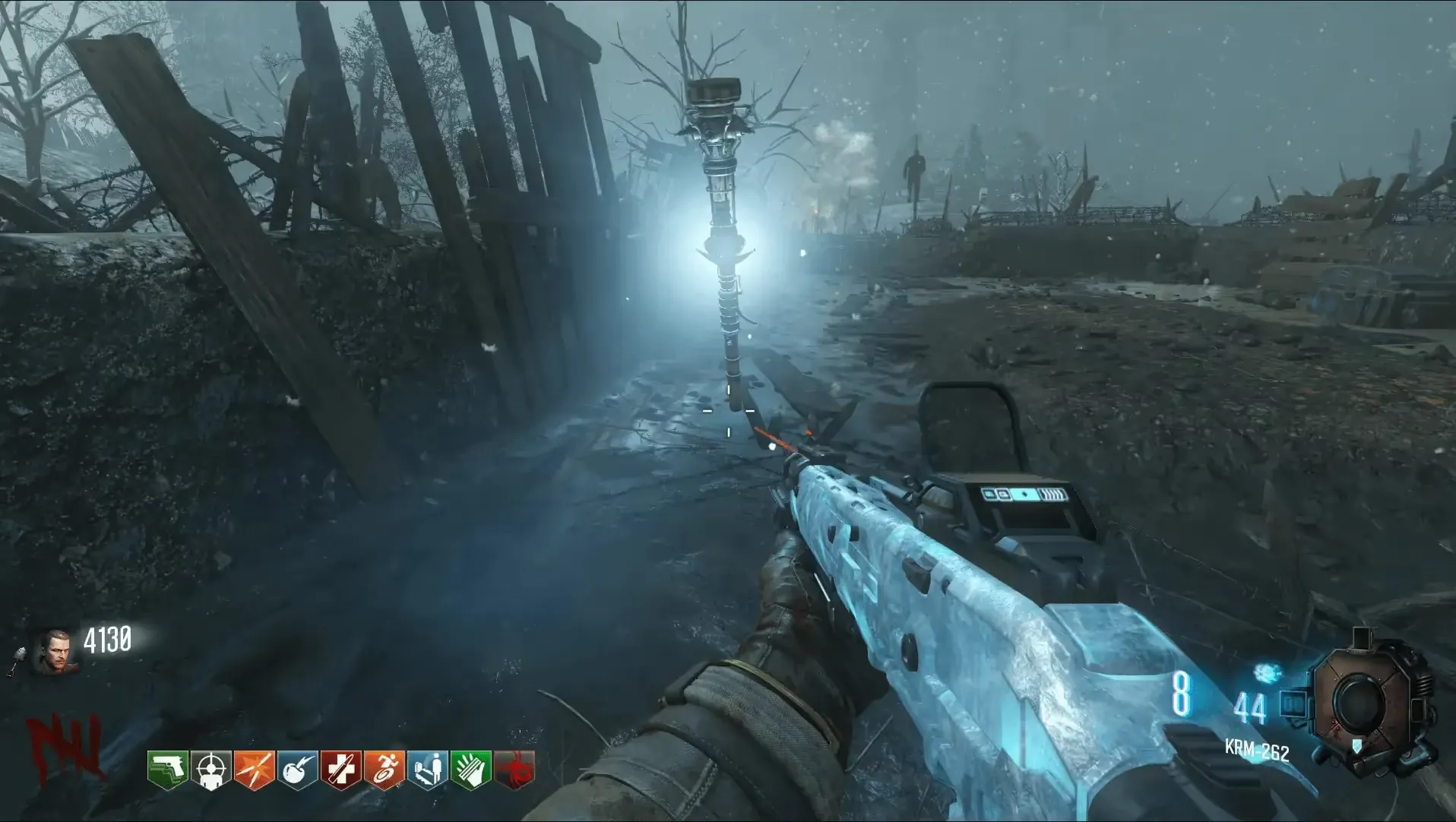Click the green Mule Kick pistol perk
Image resolution: width=1456 pixels, height=822 pixels.
pyautogui.click(x=167, y=770)
